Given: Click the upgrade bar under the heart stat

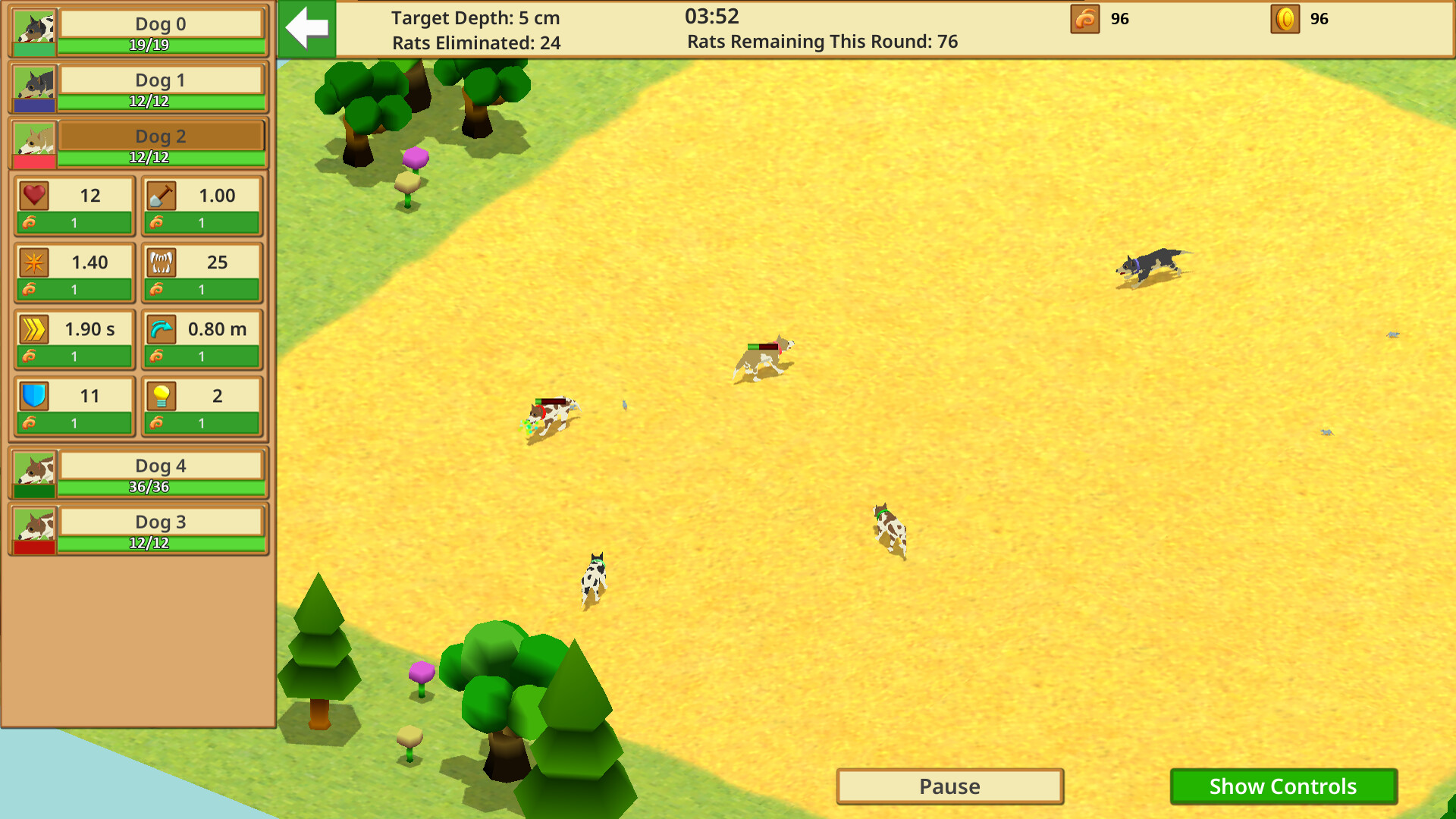Looking at the screenshot, I should click(x=74, y=222).
